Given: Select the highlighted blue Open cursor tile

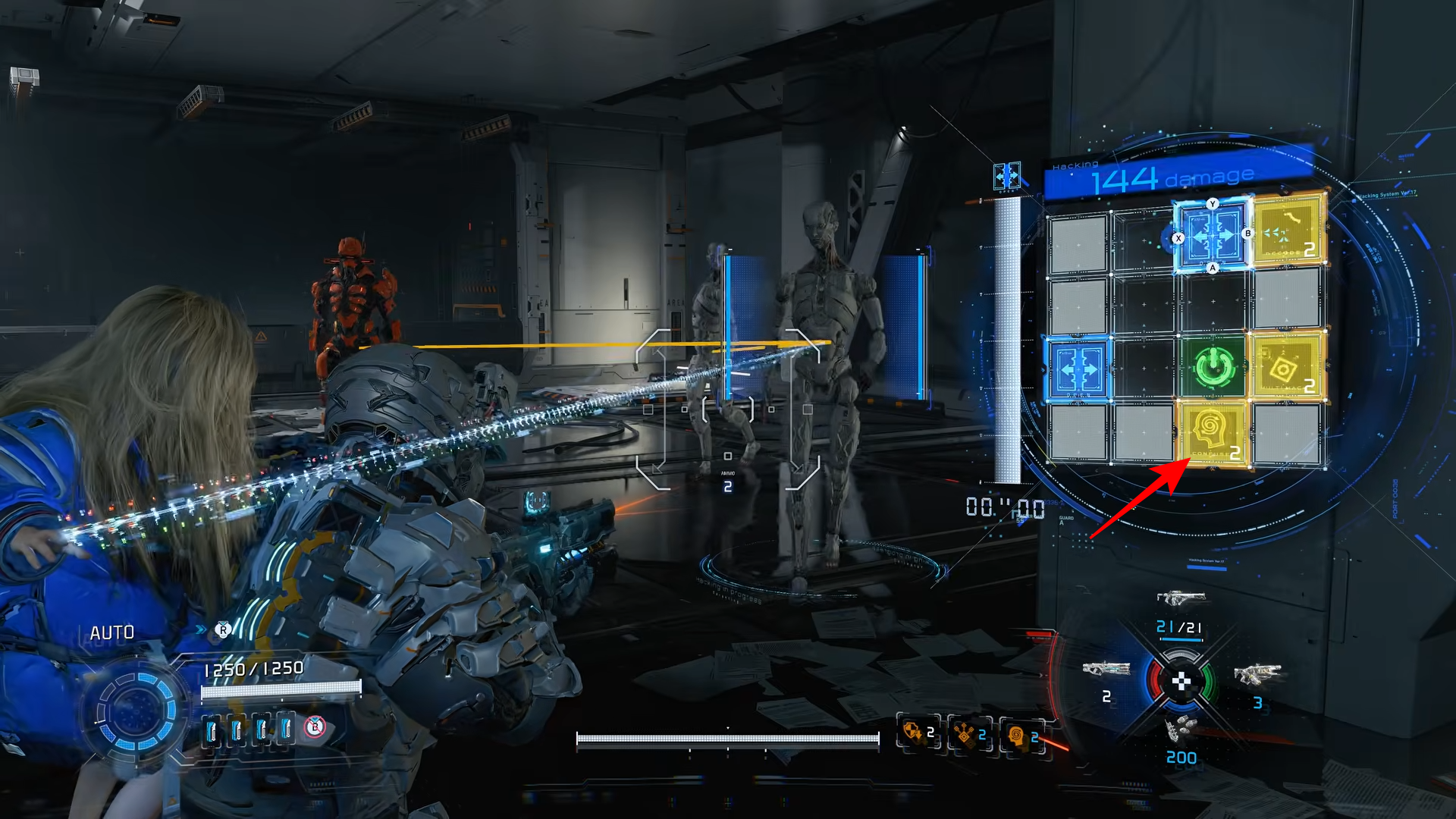Looking at the screenshot, I should coord(1212,236).
